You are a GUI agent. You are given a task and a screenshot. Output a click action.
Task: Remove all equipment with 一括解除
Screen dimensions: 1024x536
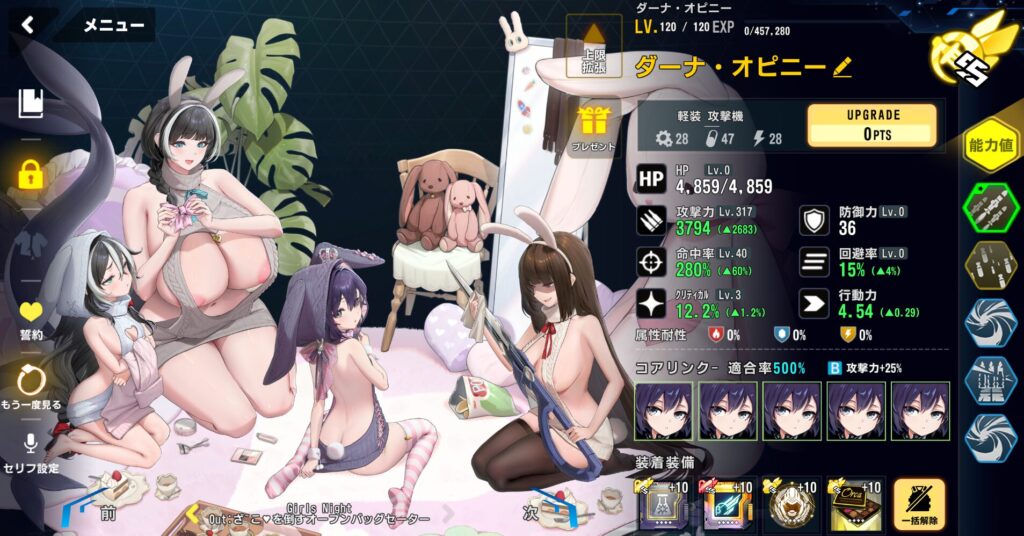coord(918,503)
